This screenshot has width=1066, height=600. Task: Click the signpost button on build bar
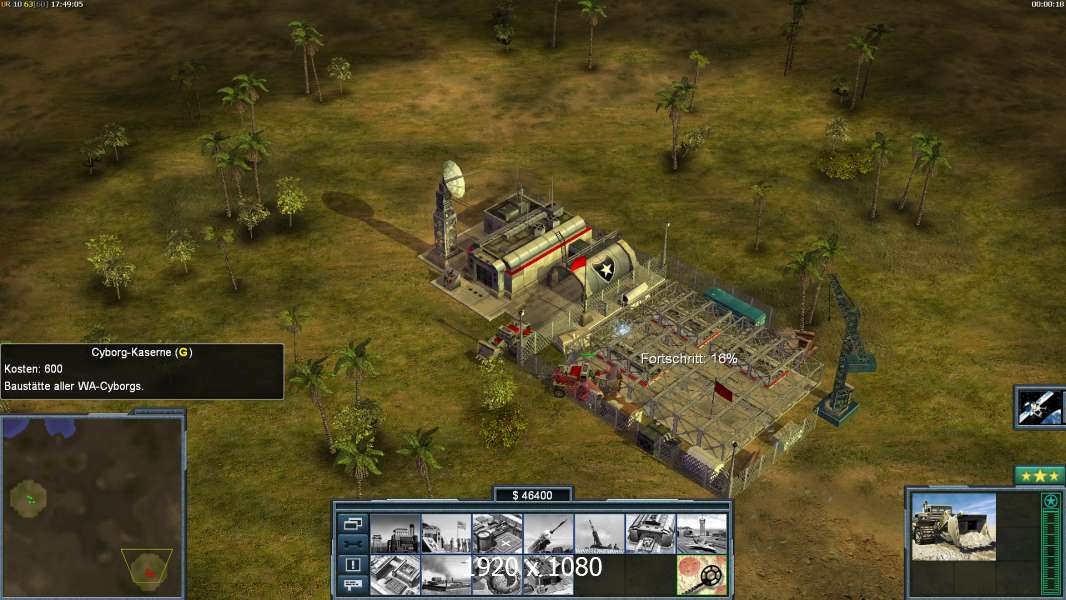click(352, 586)
